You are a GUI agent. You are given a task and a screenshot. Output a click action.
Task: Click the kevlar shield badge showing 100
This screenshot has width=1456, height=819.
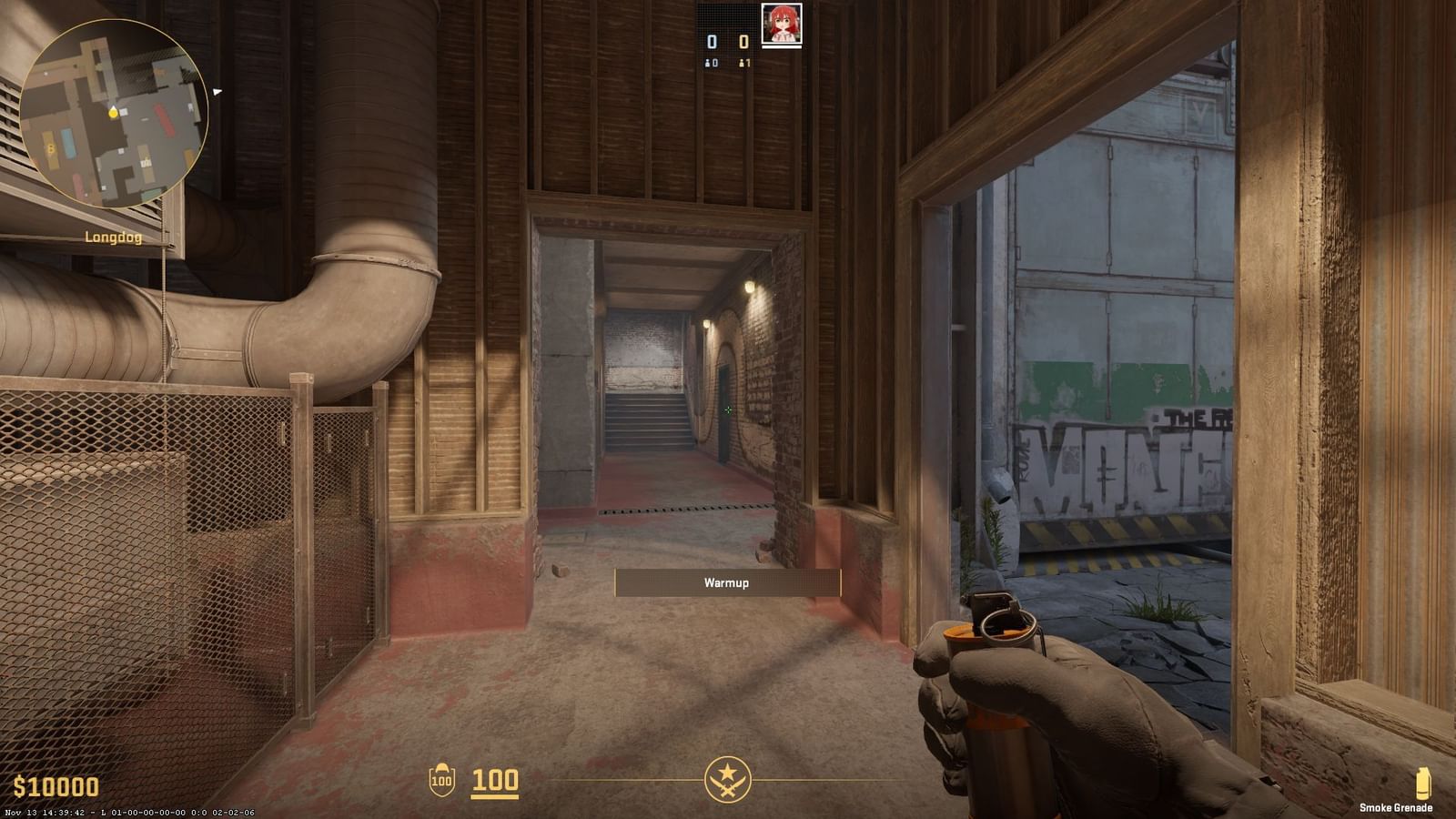pos(443,780)
